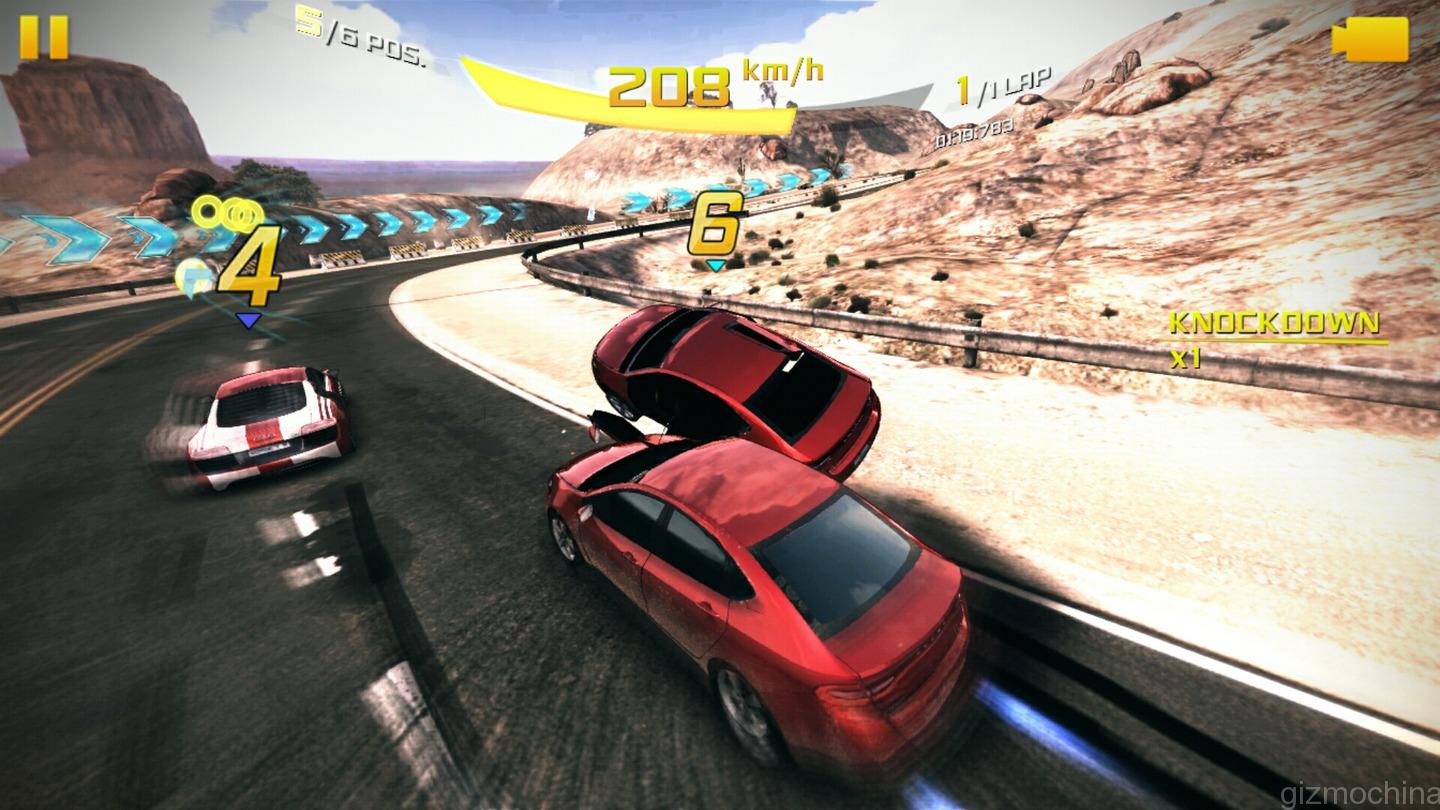Switch the camera view
The width and height of the screenshot is (1440, 810).
[1369, 39]
